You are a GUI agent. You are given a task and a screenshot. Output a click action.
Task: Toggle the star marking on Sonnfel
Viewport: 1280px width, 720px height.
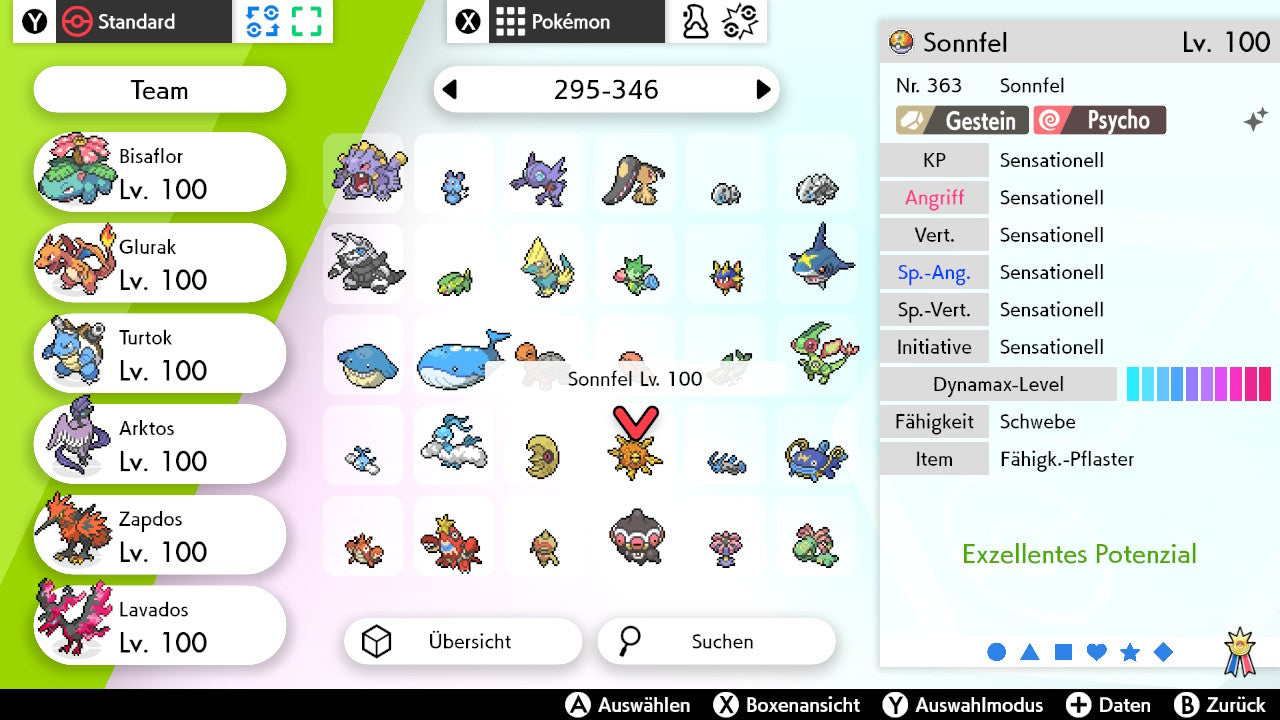[x=1130, y=651]
